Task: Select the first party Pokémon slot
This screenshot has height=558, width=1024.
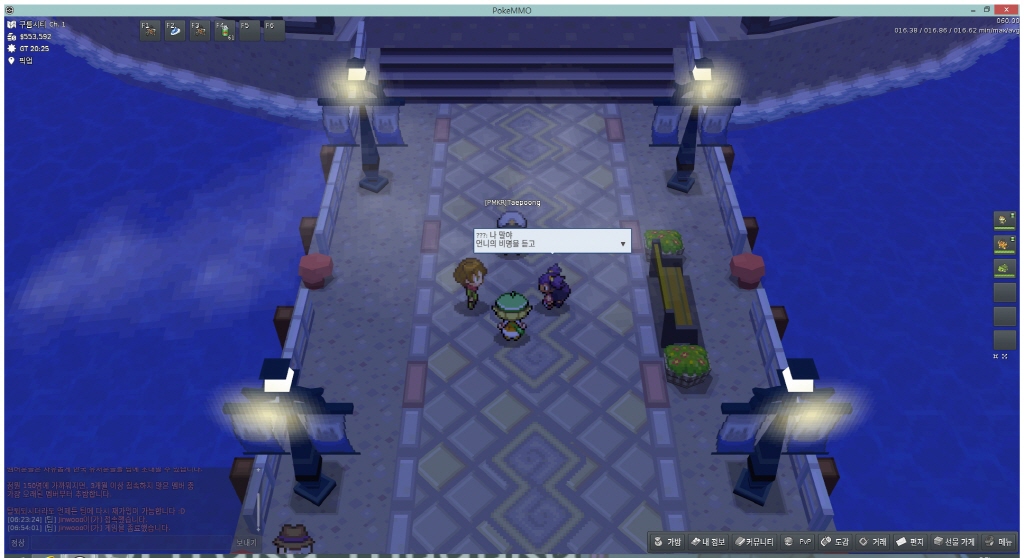Action: 1004,220
